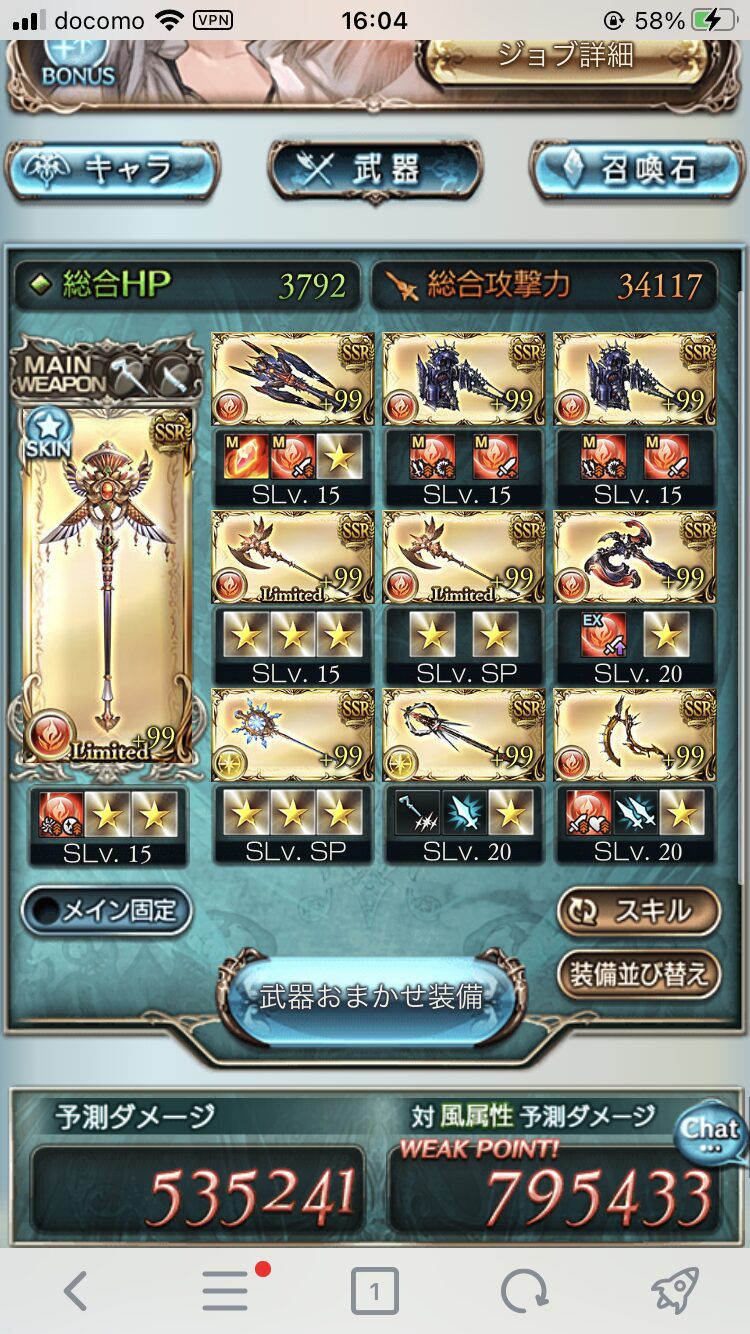Image resolution: width=750 pixels, height=1334 pixels.
Task: Open ジョブ詳細 job details
Action: click(x=566, y=56)
